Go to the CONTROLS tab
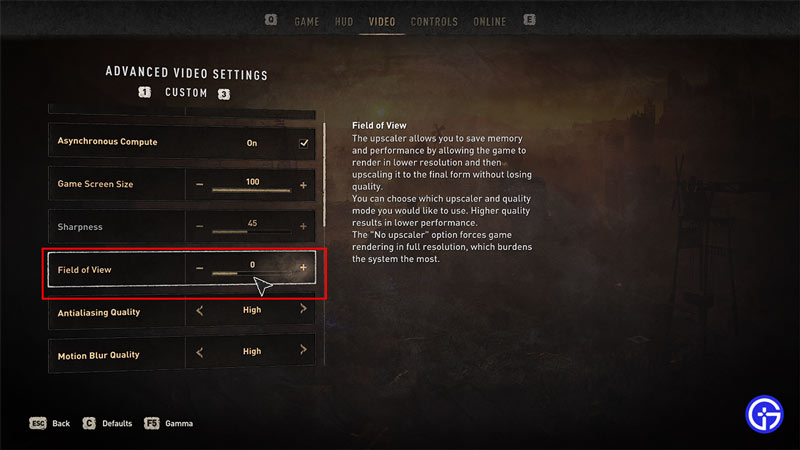Viewport: 800px width, 450px height. [x=434, y=22]
